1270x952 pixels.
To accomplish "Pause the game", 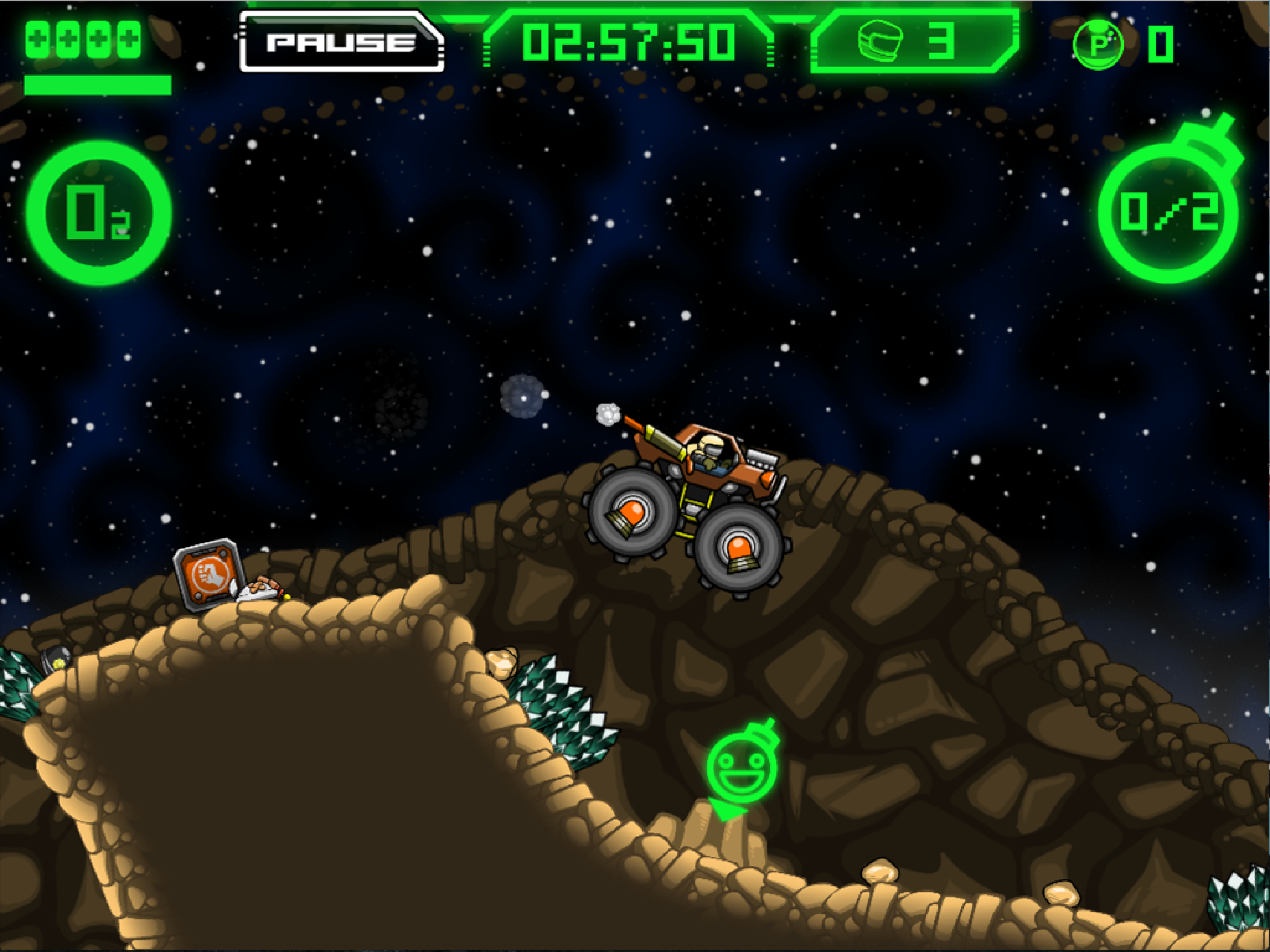I will pyautogui.click(x=341, y=42).
